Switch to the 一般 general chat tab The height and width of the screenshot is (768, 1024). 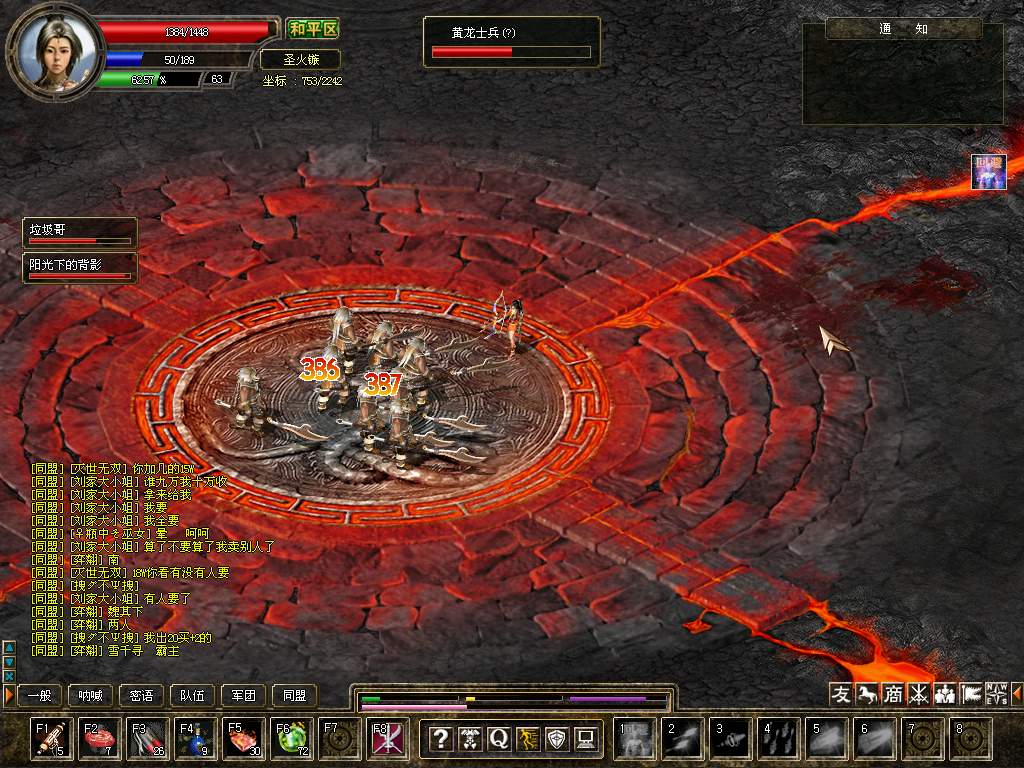pos(39,695)
